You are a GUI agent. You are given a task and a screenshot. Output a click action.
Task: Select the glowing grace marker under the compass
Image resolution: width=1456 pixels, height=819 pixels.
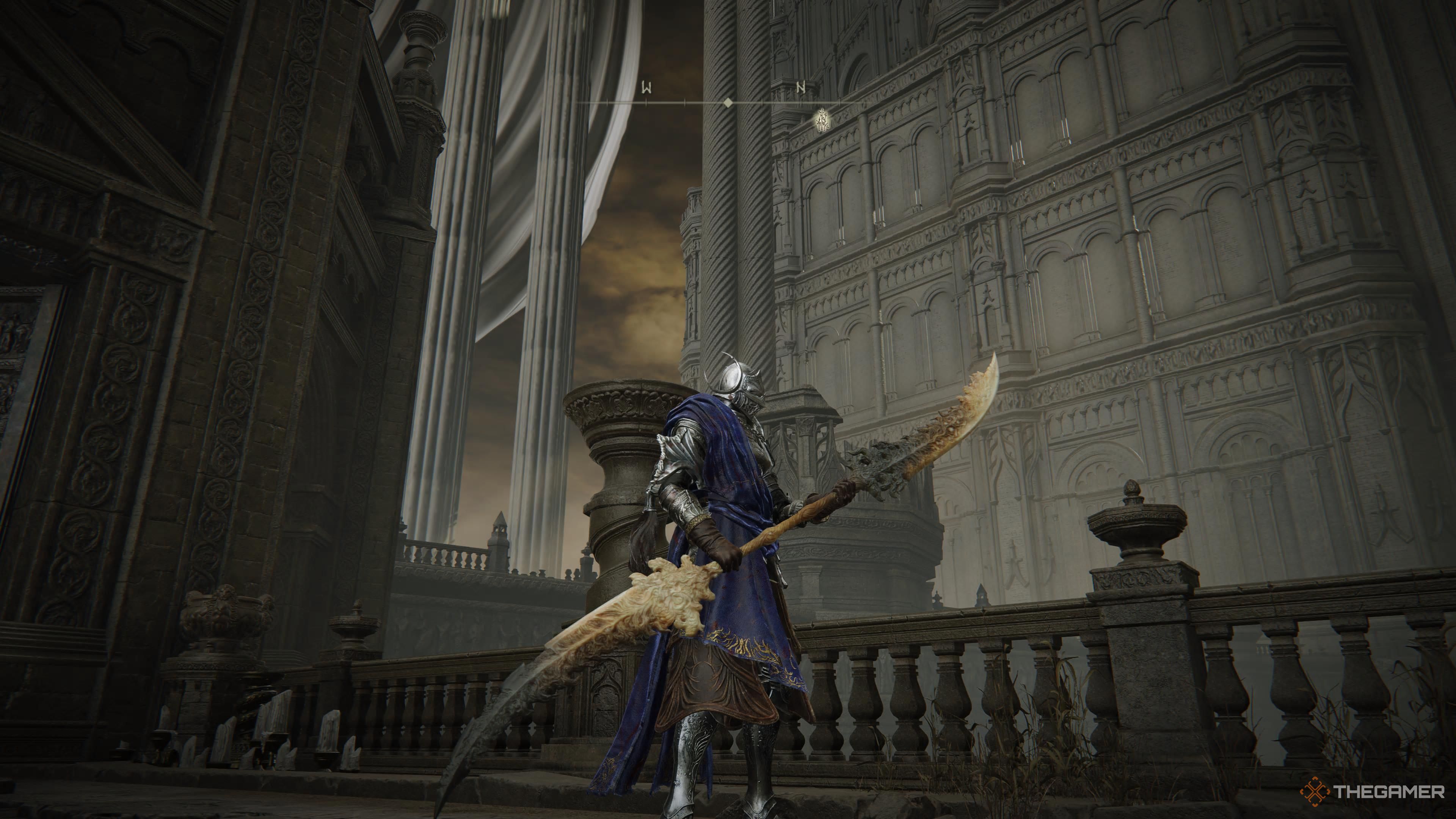click(822, 121)
